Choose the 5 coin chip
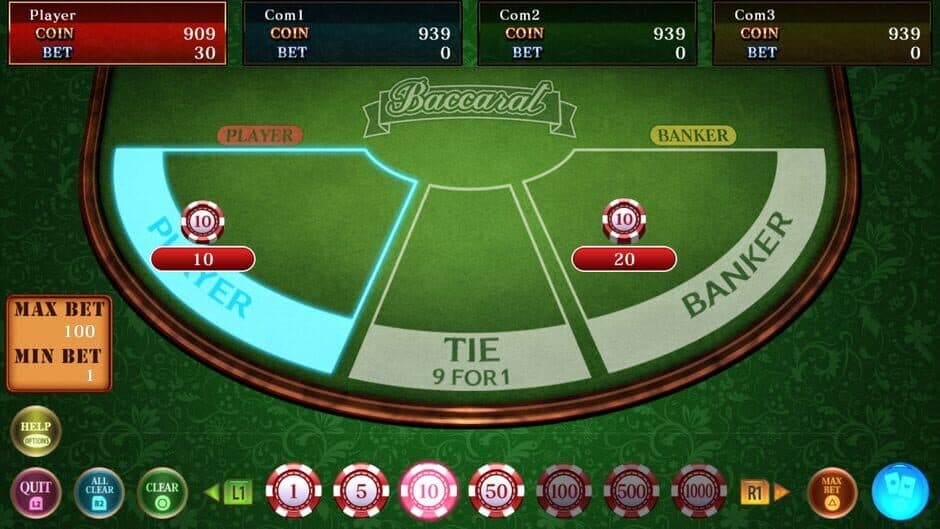The width and height of the screenshot is (940, 529). 361,491
